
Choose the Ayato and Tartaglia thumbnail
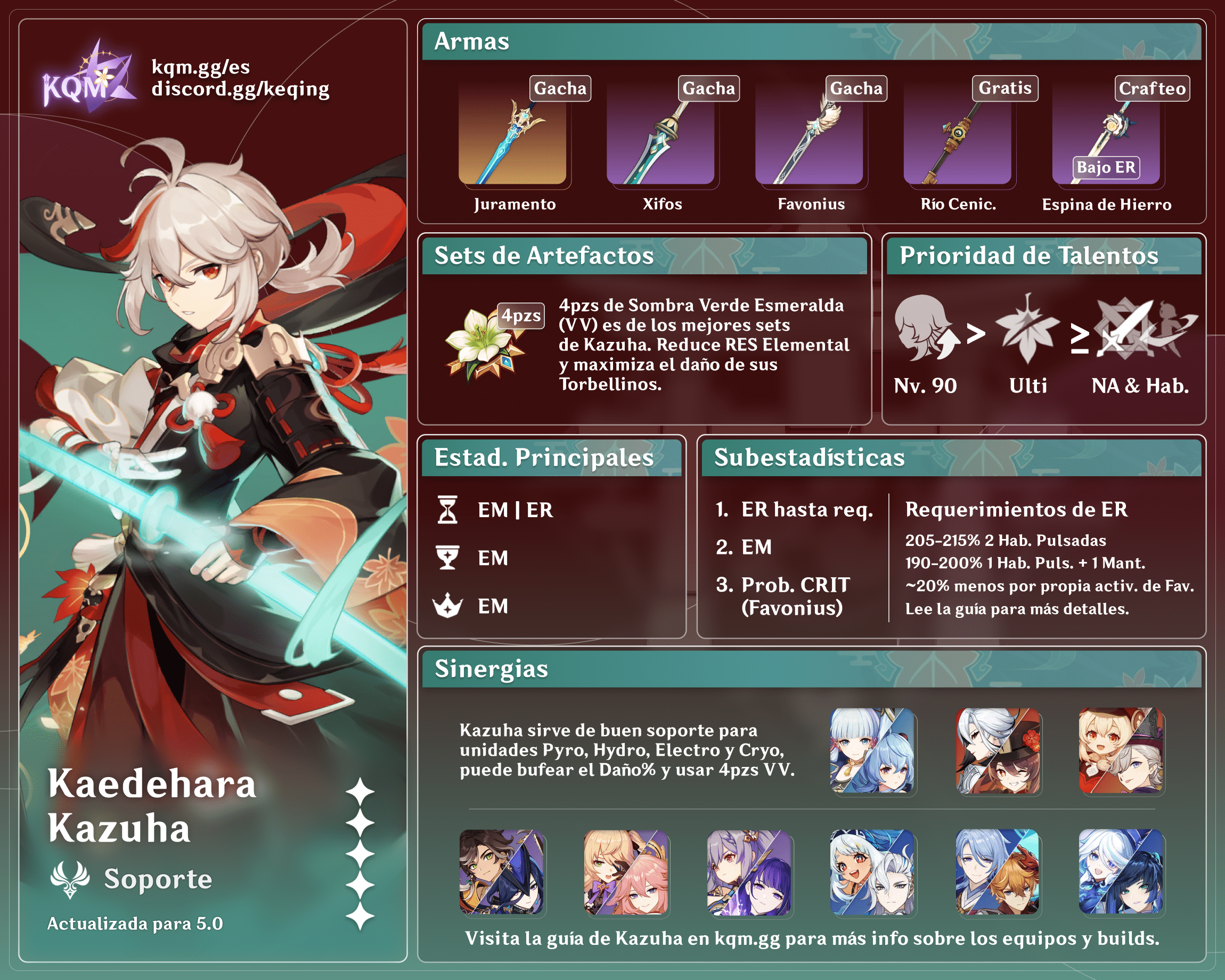(x=998, y=872)
